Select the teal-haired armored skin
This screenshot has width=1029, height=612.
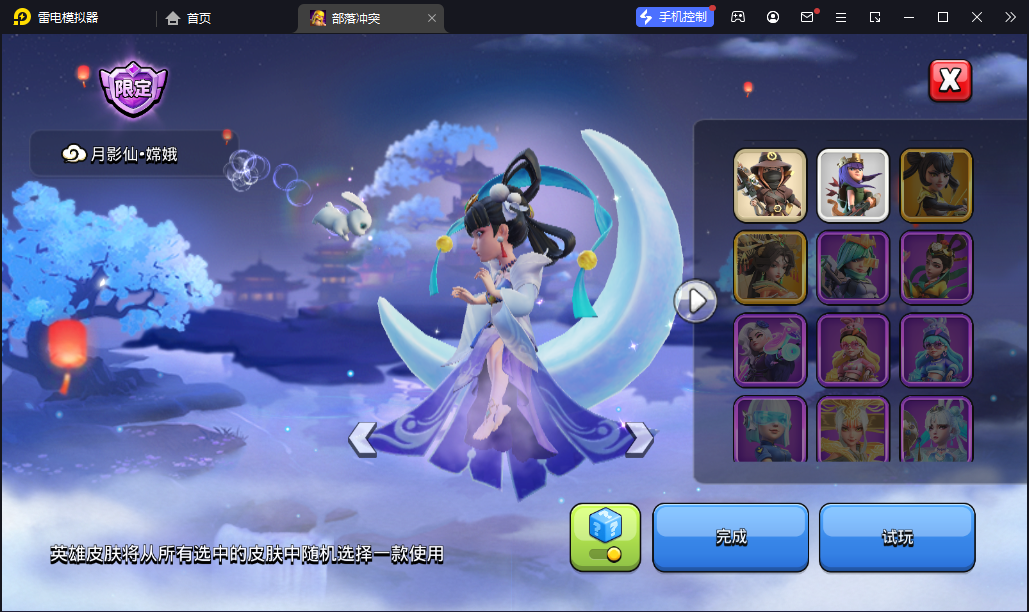pyautogui.click(x=853, y=267)
